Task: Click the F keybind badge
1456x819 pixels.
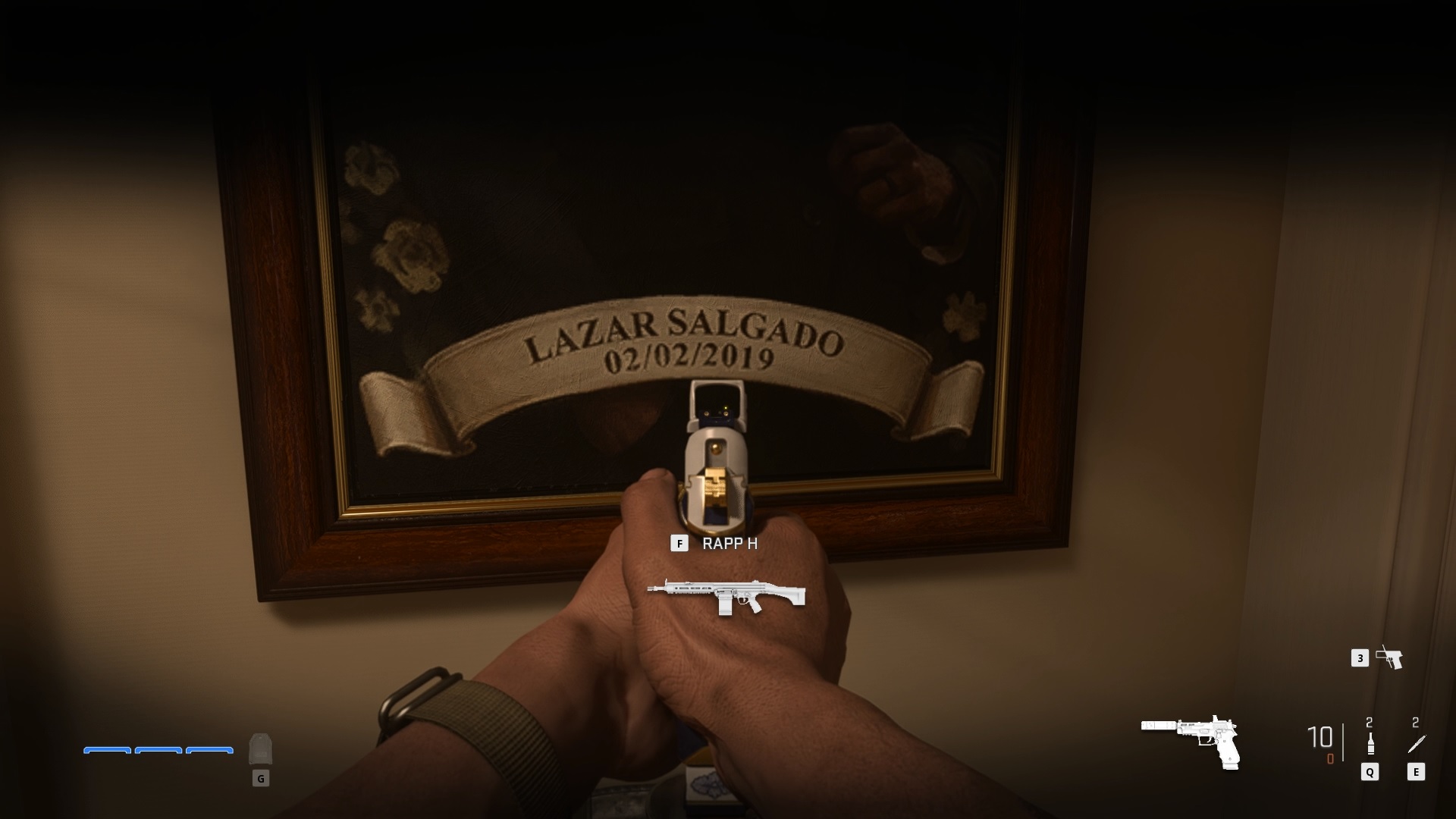Action: click(x=680, y=544)
